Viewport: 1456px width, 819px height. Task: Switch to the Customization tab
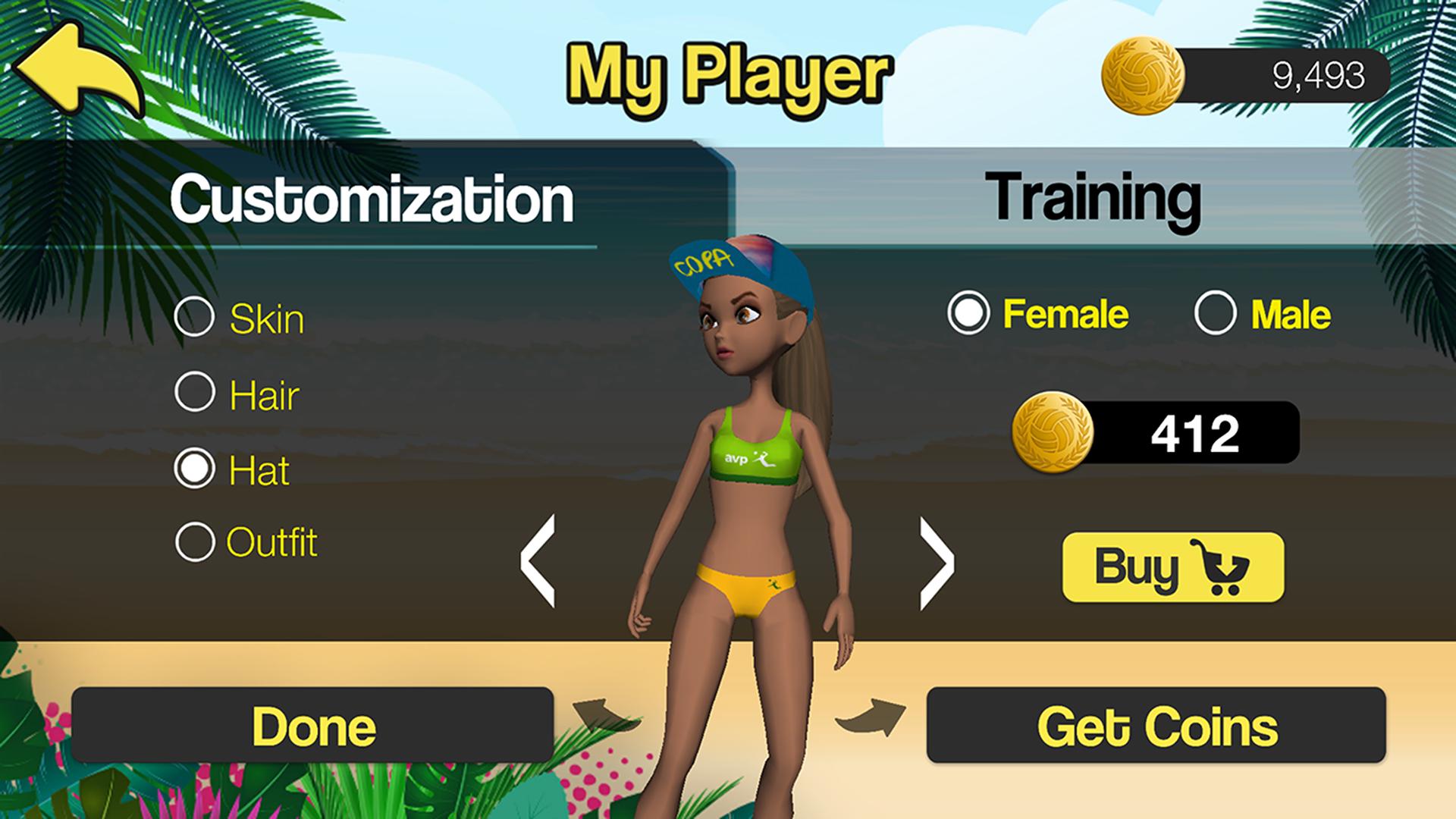372,199
